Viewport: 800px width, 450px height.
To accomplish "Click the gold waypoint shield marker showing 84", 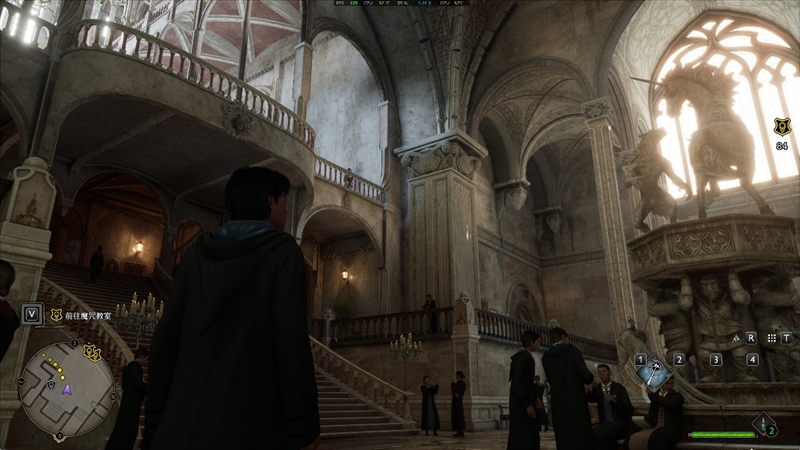I will tap(781, 127).
